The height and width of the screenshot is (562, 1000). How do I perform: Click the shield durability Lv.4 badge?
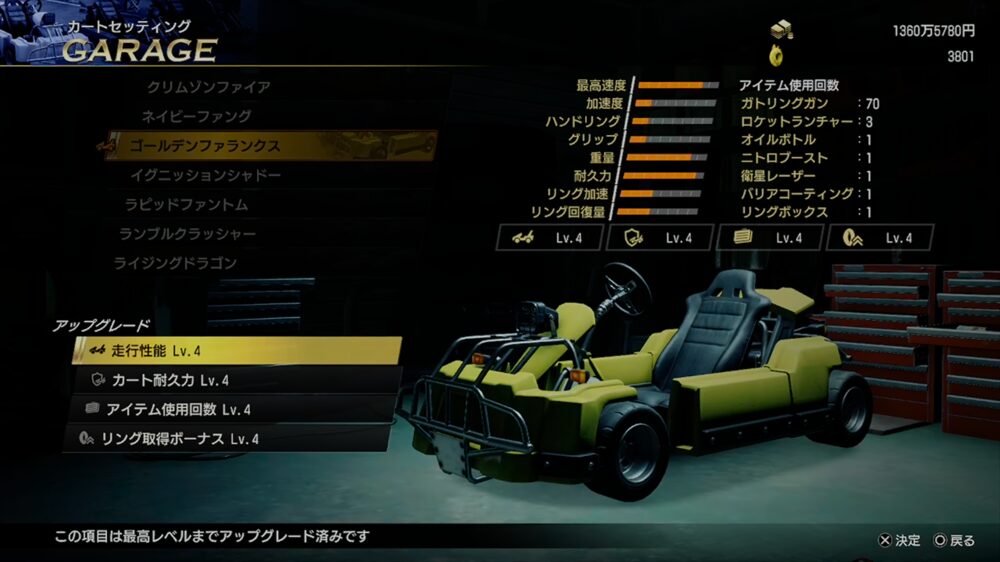coord(661,238)
